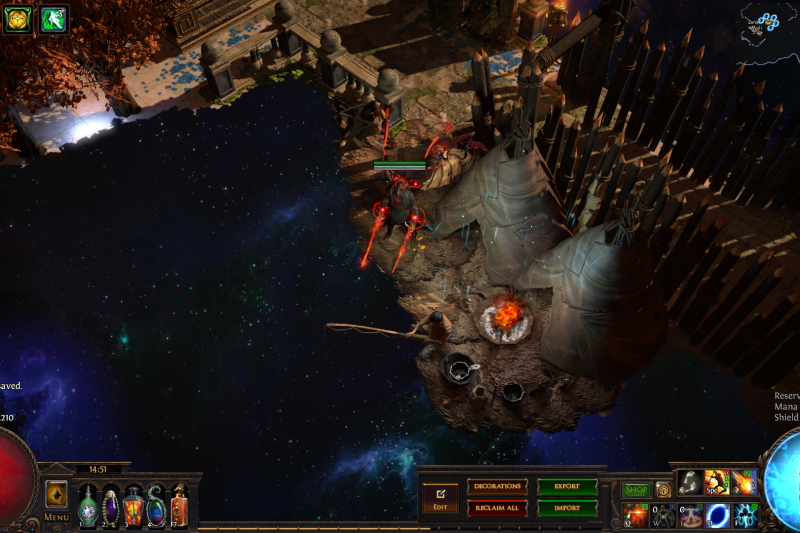Viewport: 800px width, 533px height.
Task: Open the hideout Edit mode
Action: click(440, 497)
